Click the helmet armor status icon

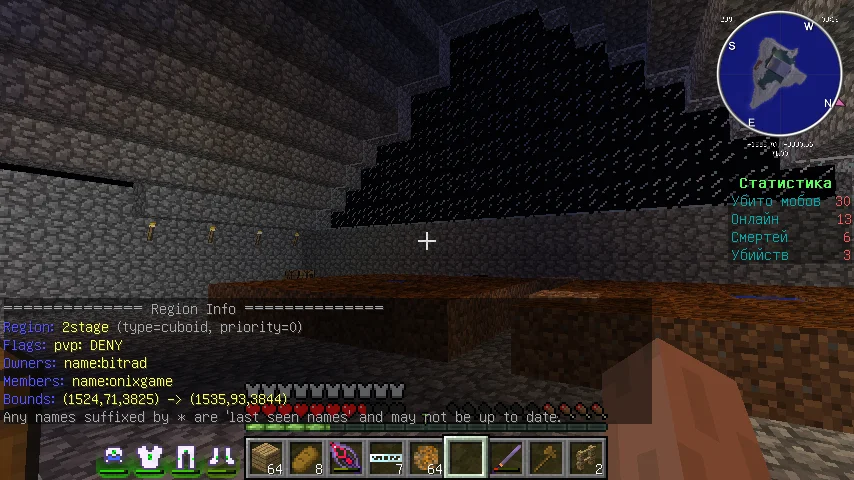tap(114, 458)
